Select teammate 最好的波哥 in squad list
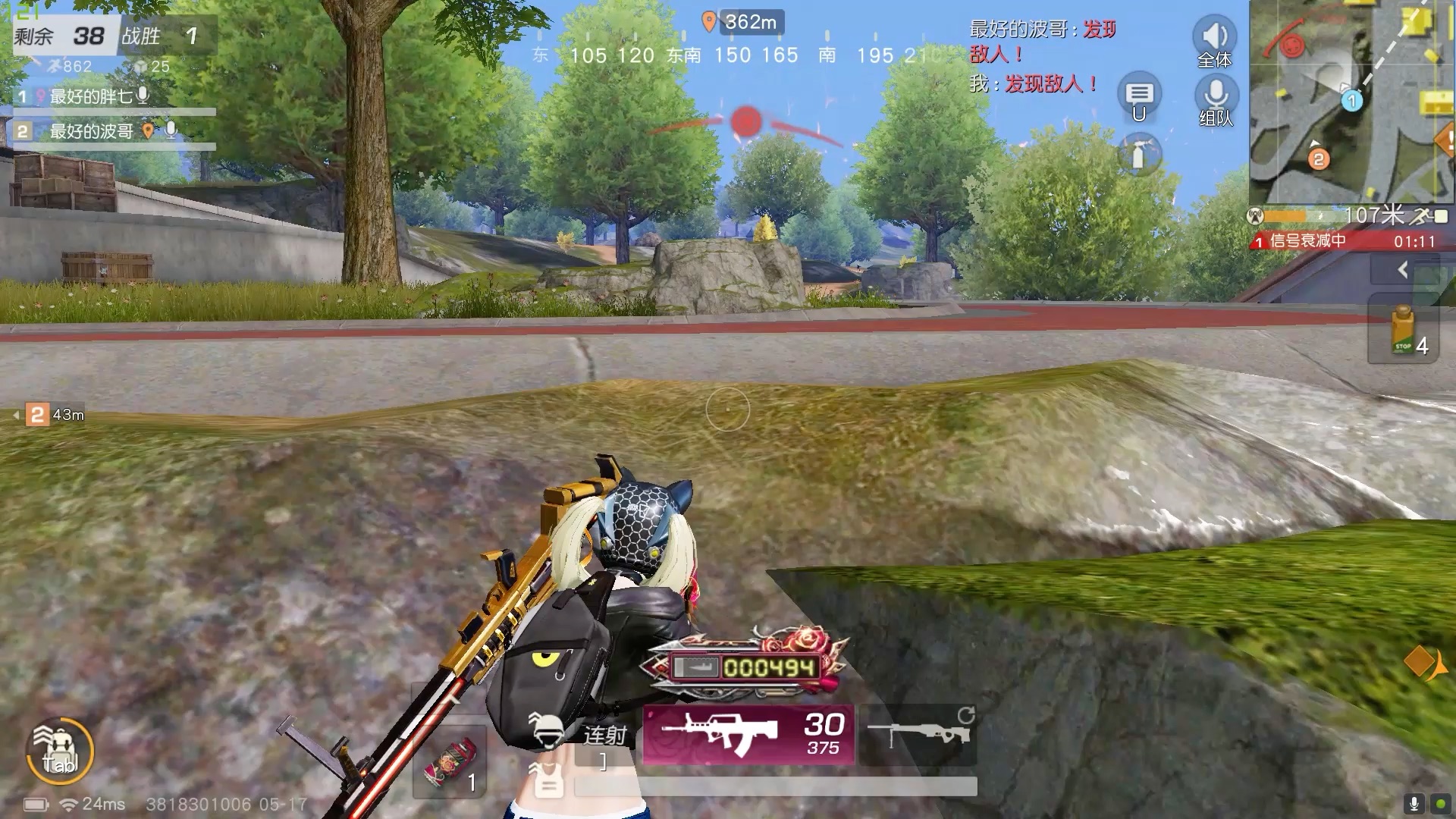Viewport: 1456px width, 819px height. click(x=91, y=131)
